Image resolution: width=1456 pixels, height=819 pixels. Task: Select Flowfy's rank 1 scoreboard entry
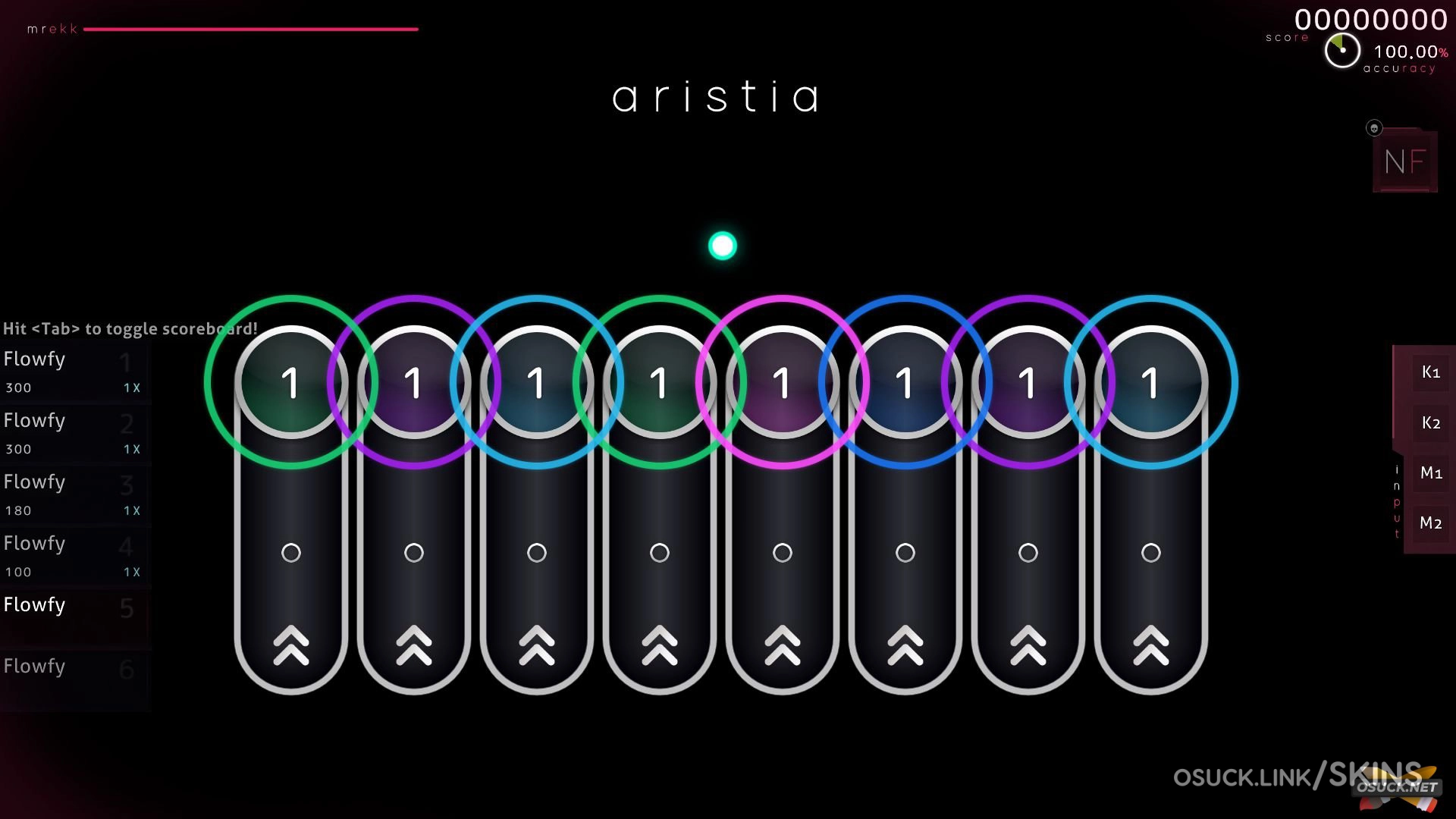point(74,372)
